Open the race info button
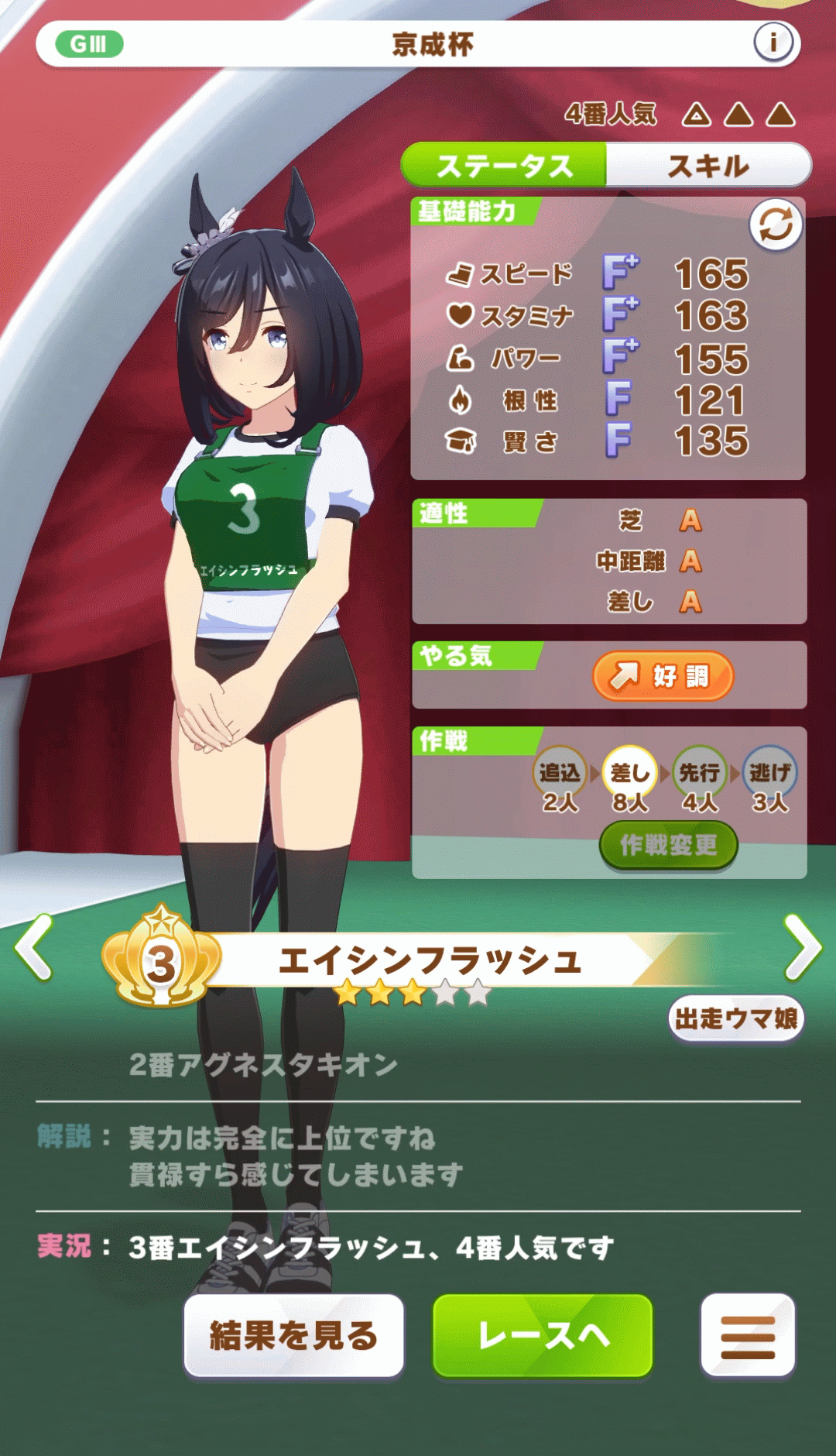This screenshot has width=836, height=1456. [x=773, y=43]
